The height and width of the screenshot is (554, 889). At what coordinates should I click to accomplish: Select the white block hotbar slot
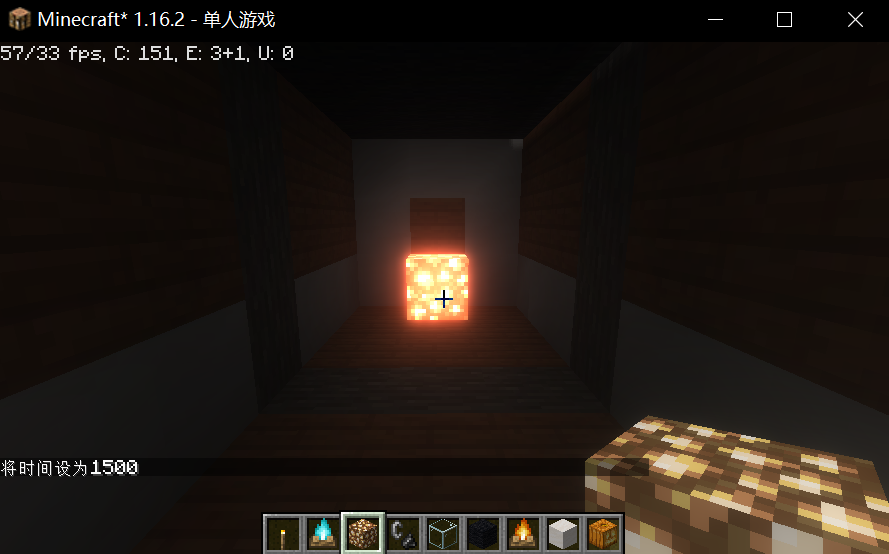pyautogui.click(x=563, y=533)
